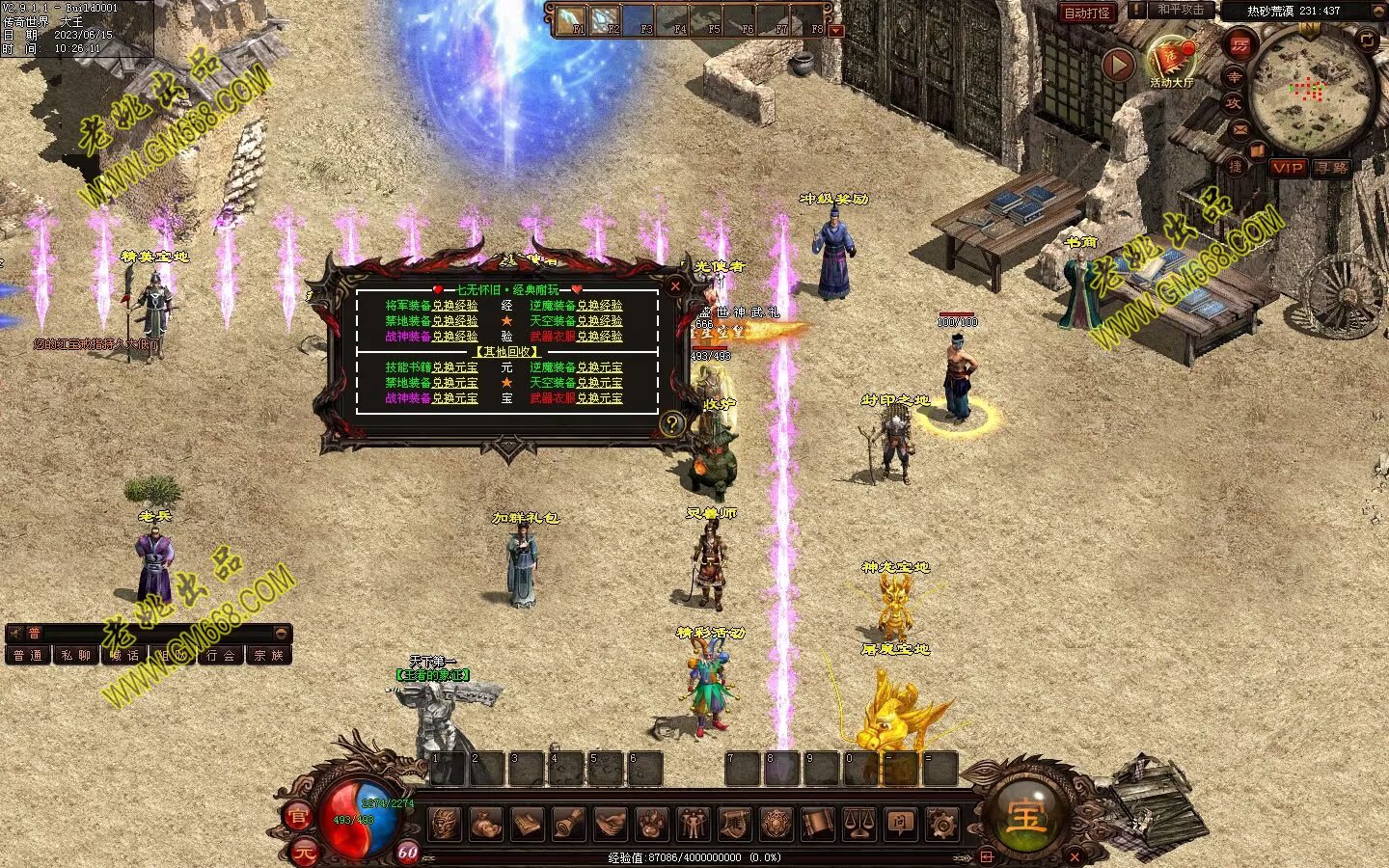Screen dimensions: 1389x868
Task: Open the settings gear icon
Action: 941,824
